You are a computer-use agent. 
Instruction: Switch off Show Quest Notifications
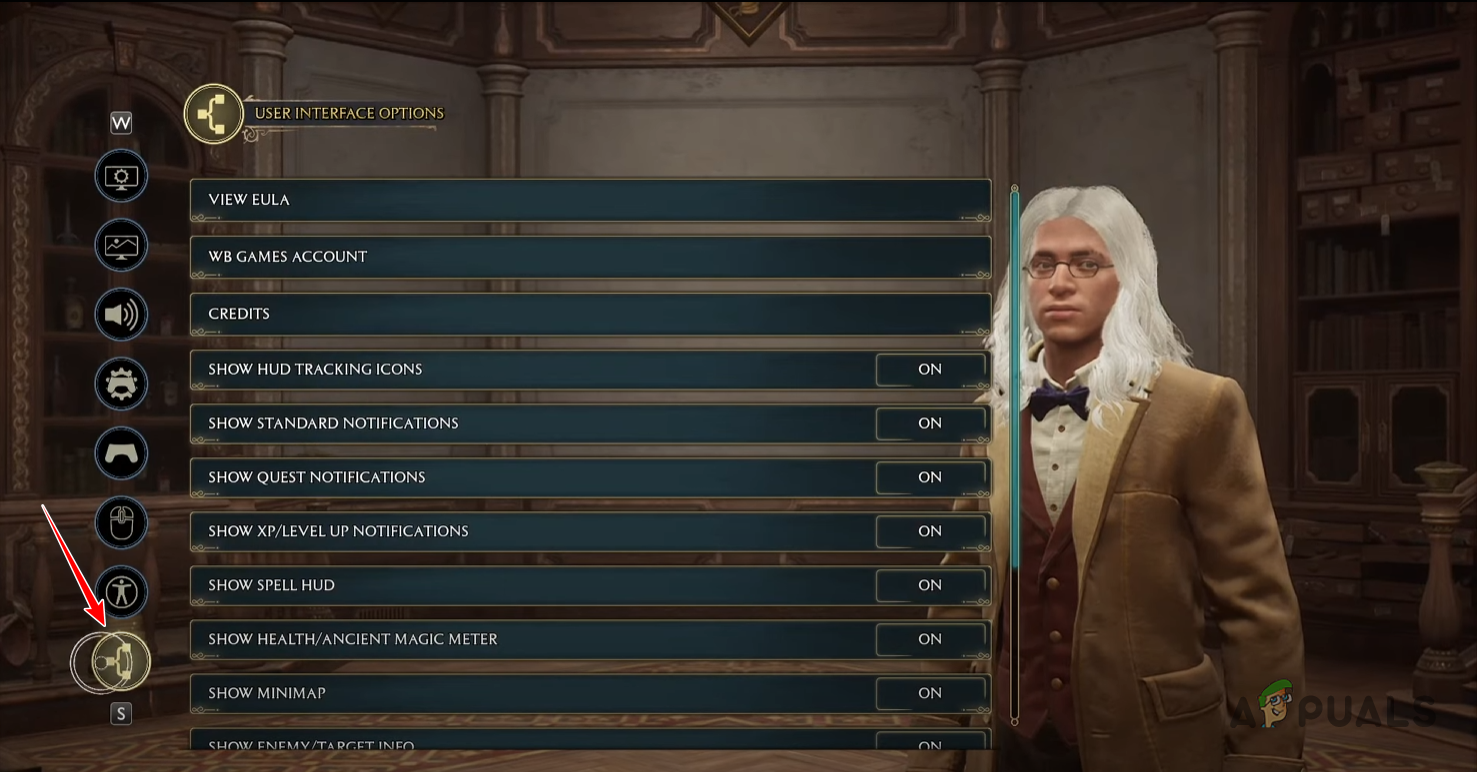(x=930, y=478)
